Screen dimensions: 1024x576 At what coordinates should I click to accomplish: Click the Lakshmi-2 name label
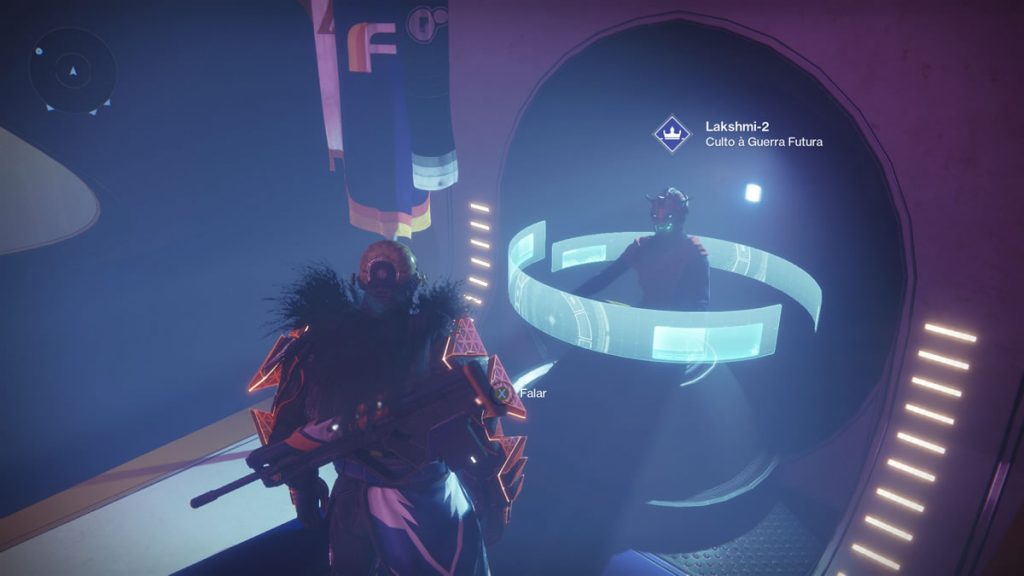tap(737, 126)
